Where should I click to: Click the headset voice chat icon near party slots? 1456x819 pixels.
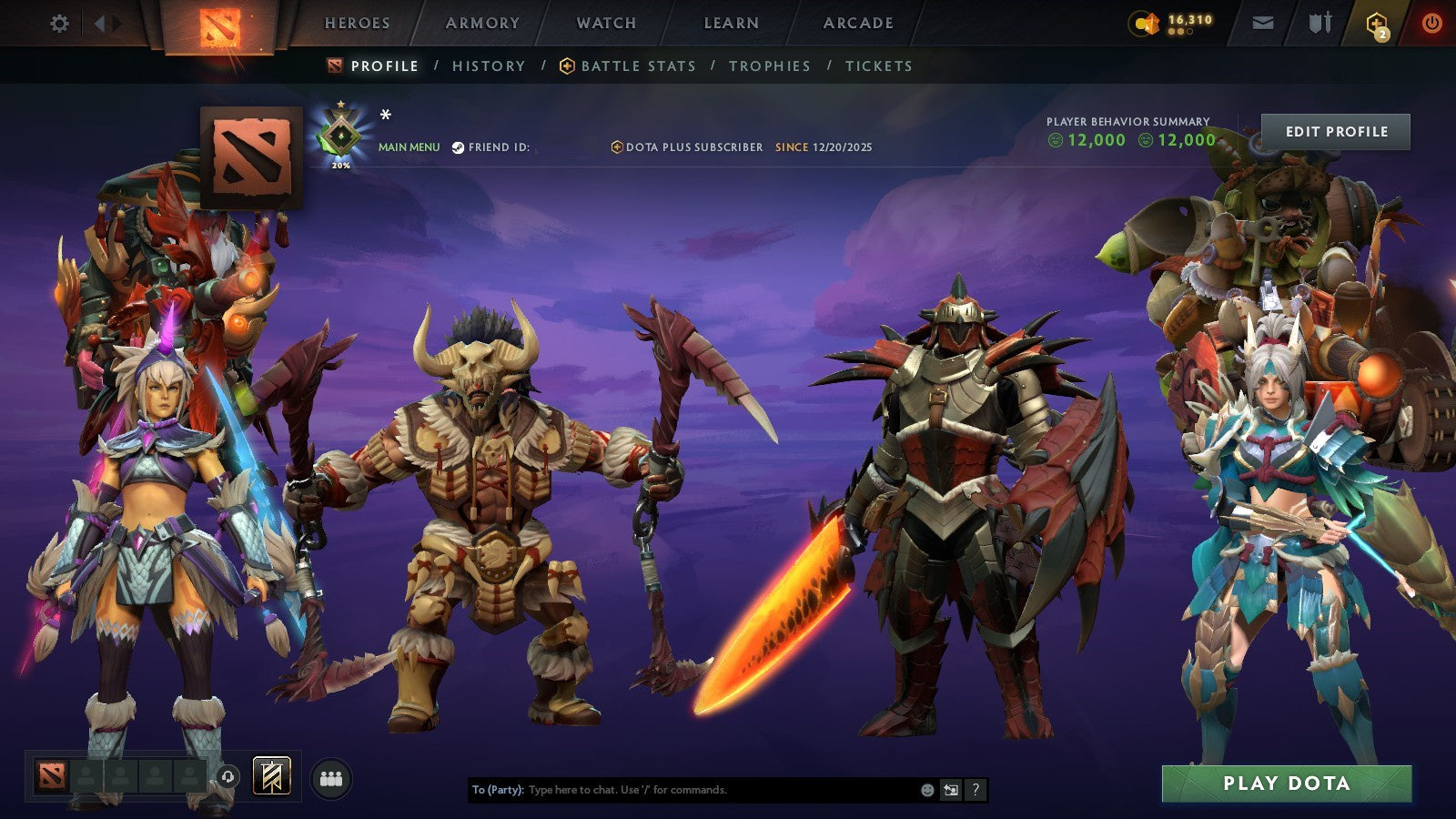227,775
